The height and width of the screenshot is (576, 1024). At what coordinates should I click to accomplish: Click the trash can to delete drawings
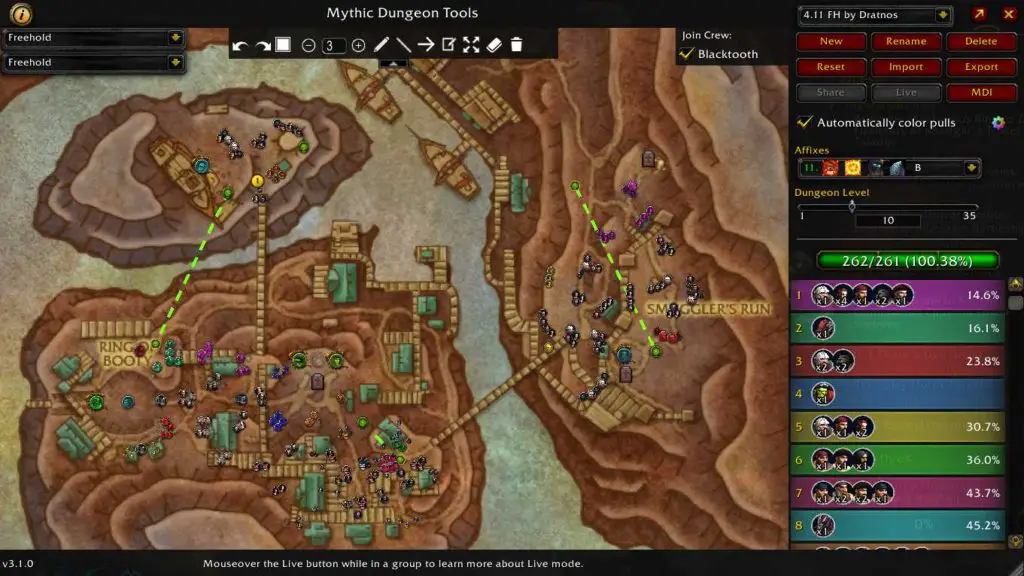[x=517, y=45]
